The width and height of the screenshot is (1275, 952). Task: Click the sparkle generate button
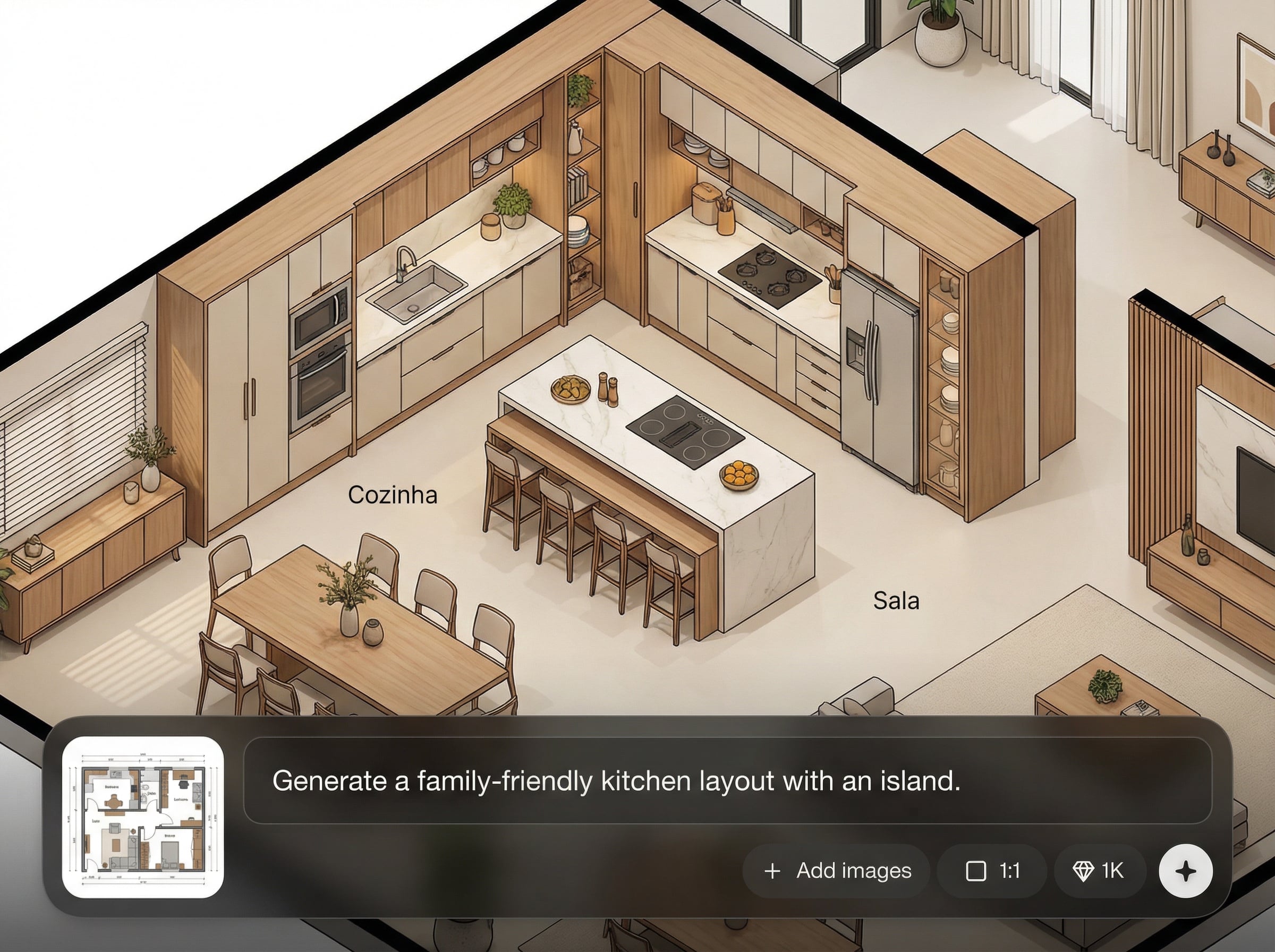[1186, 871]
